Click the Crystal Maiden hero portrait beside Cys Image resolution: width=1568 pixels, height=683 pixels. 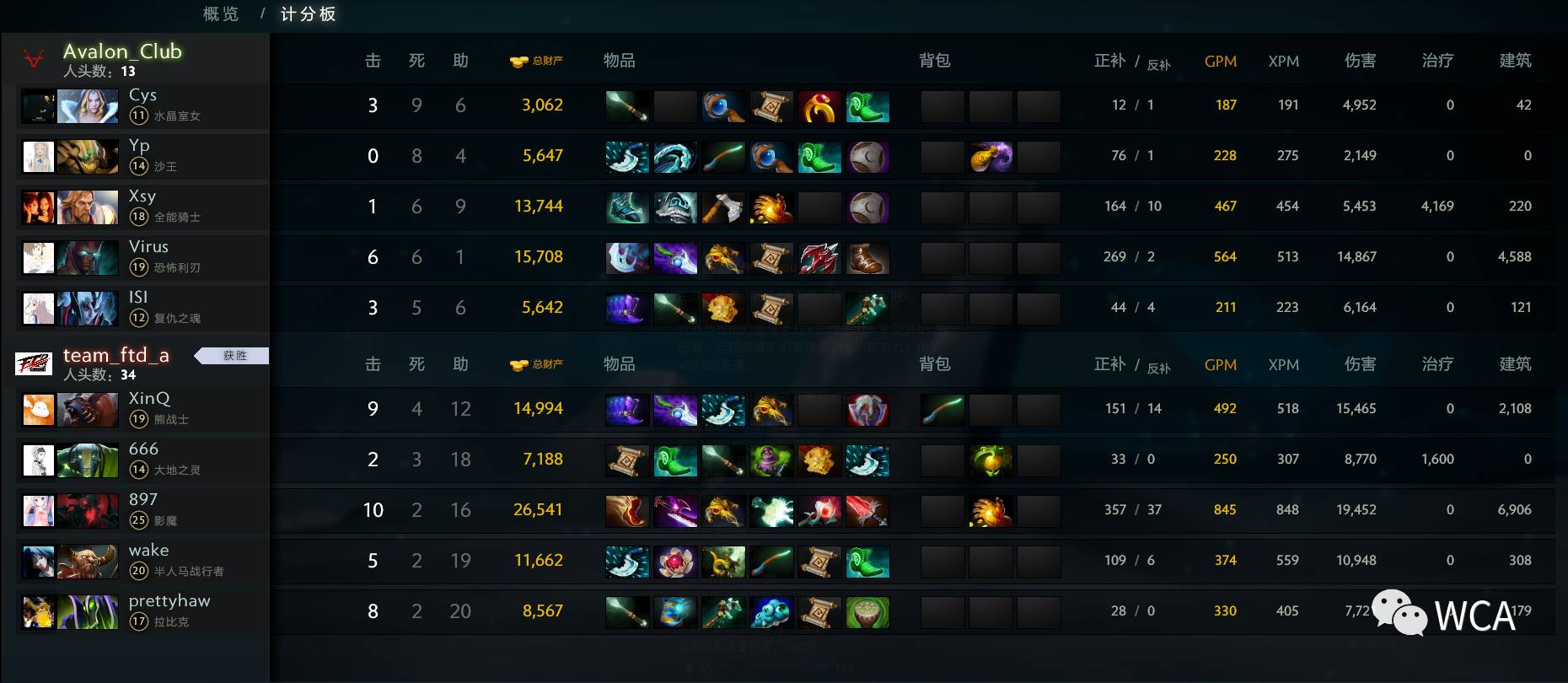click(87, 106)
